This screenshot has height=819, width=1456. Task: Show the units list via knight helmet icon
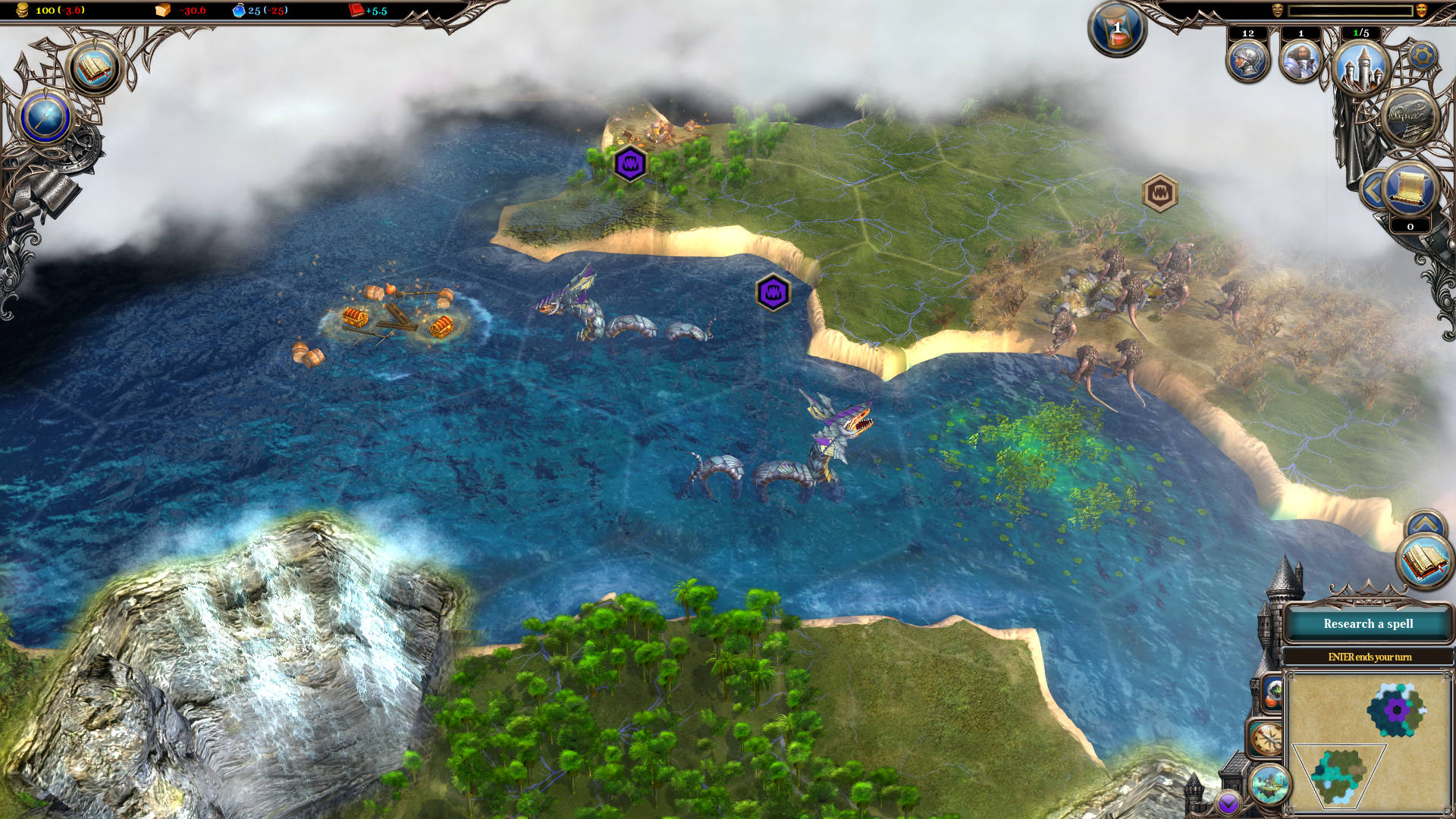1247,61
